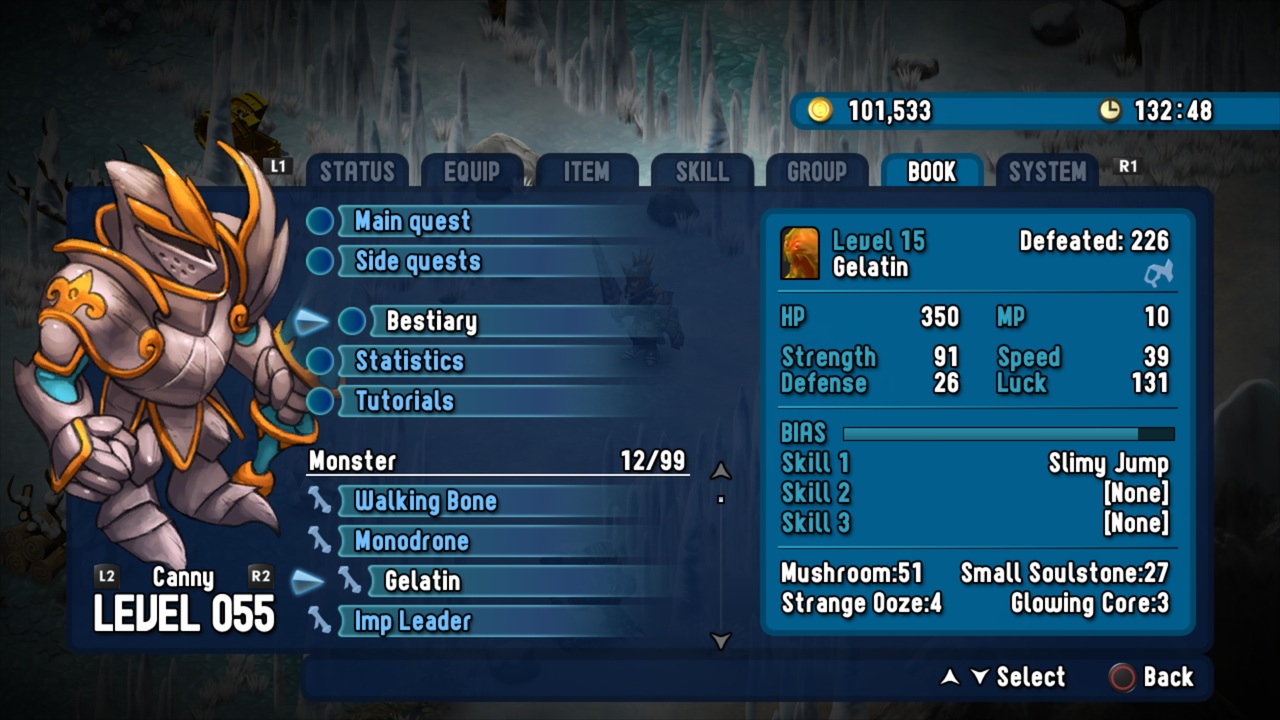The width and height of the screenshot is (1280, 720).
Task: Open the Statistics entry
Action: 410,361
